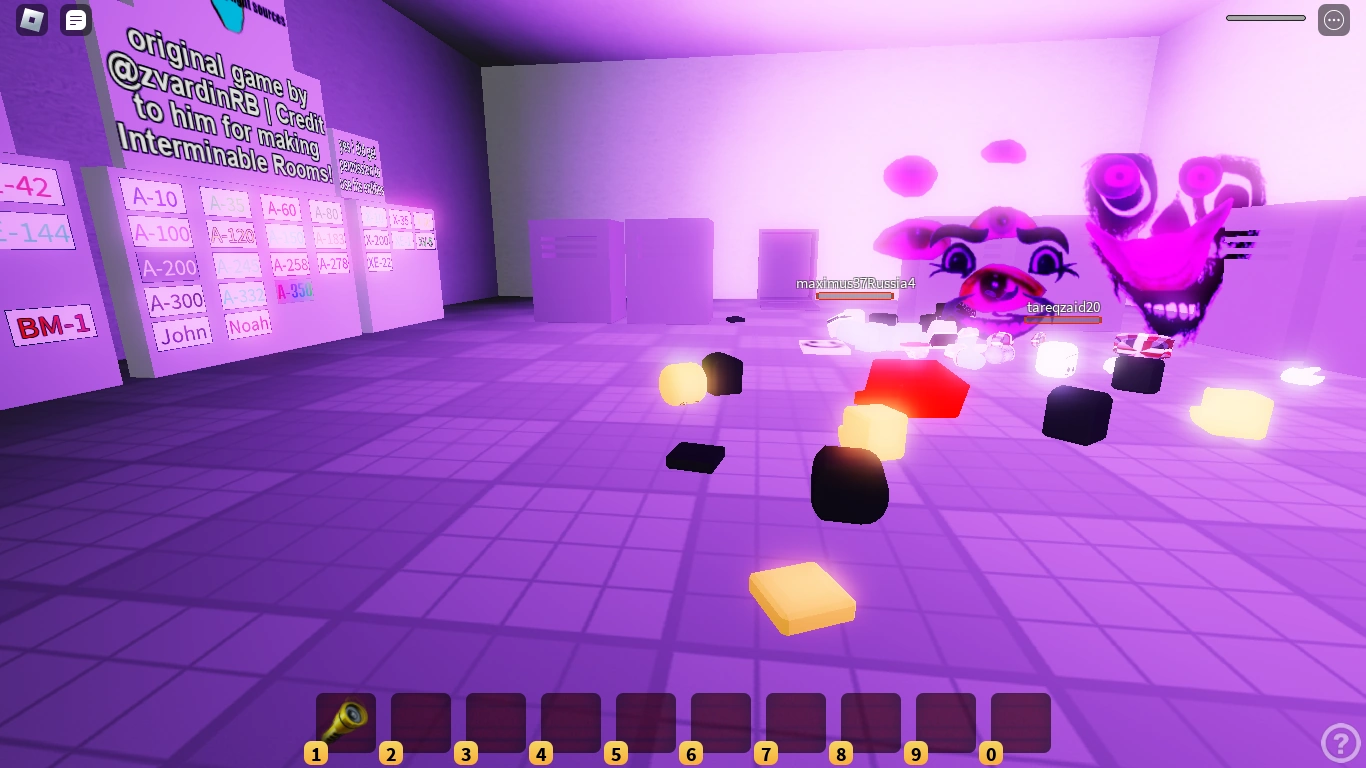This screenshot has height=768, width=1366.
Task: Click the John nametag sign
Action: (x=183, y=332)
